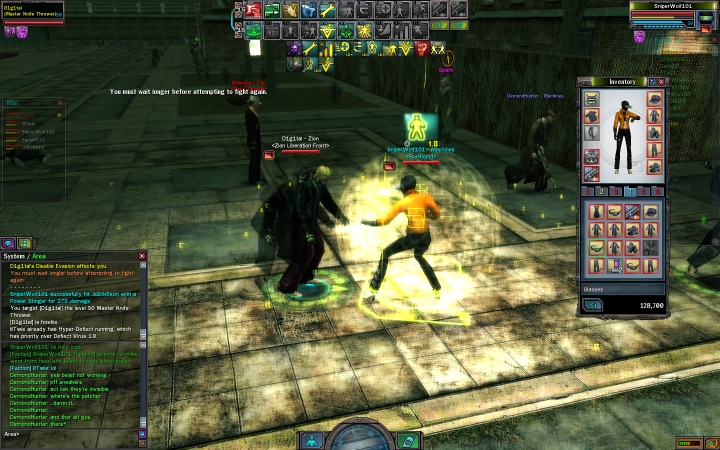720x450 pixels.
Task: Select the first inventory item slot
Action: [596, 213]
